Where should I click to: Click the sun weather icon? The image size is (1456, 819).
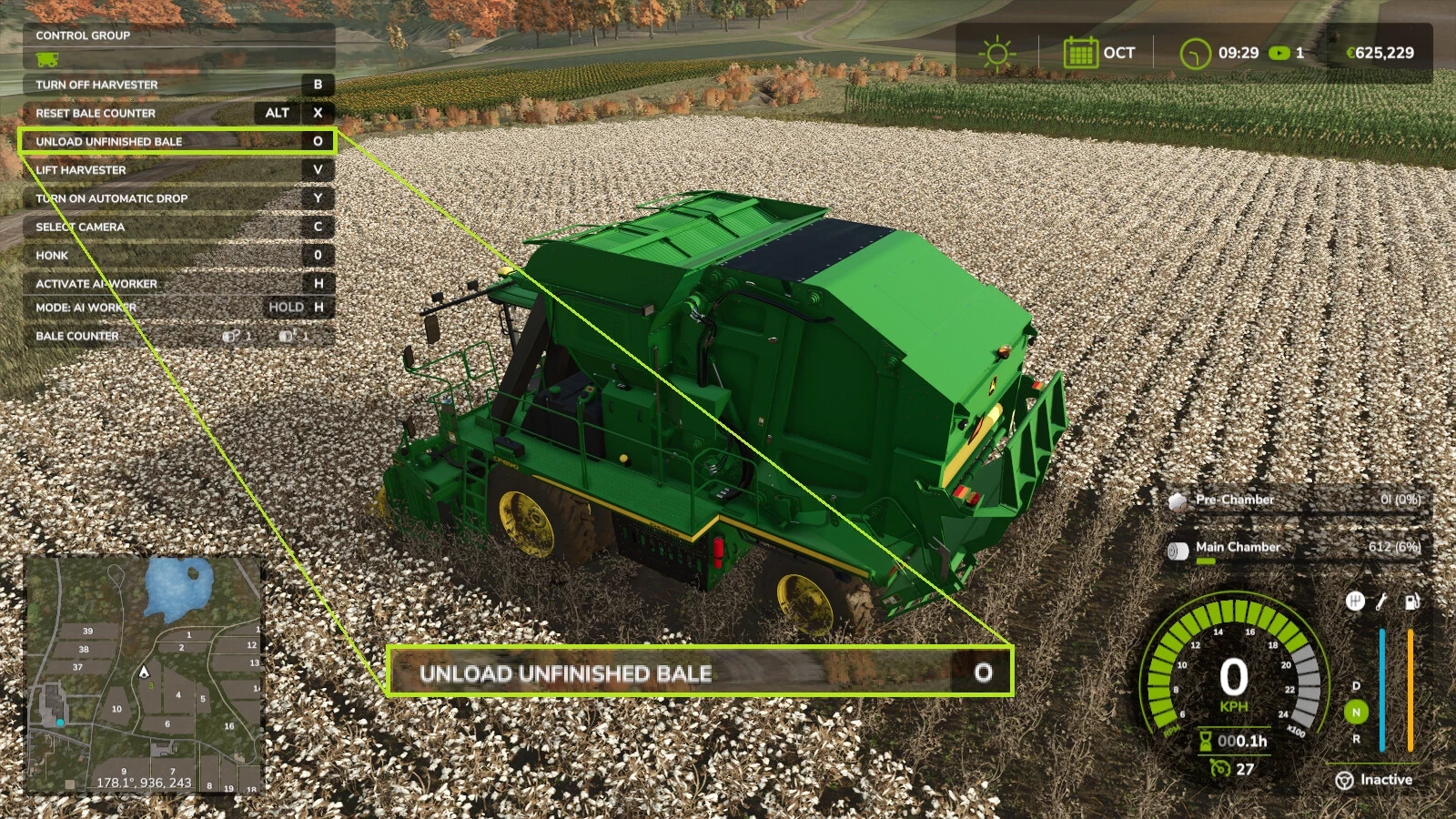996,53
